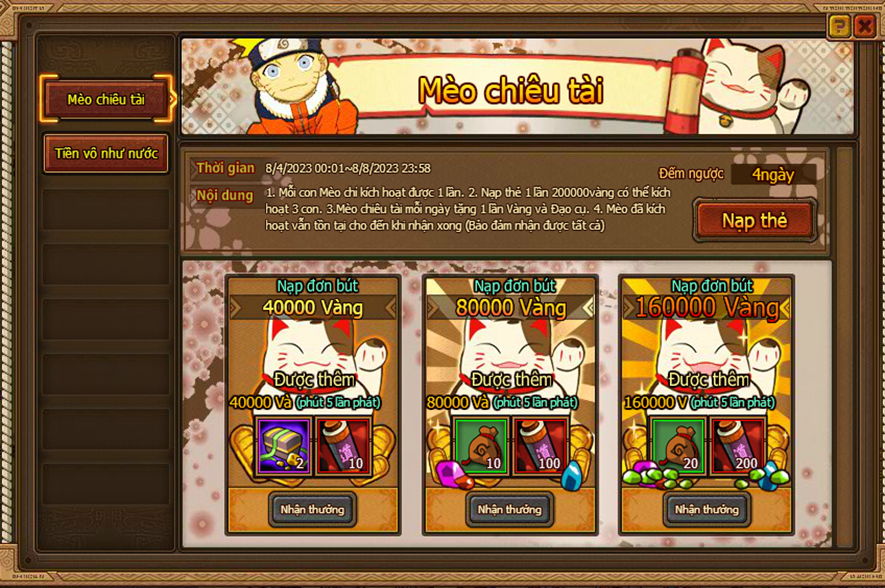Click the Nạp thẻ recharge button
The height and width of the screenshot is (588, 885).
(754, 220)
